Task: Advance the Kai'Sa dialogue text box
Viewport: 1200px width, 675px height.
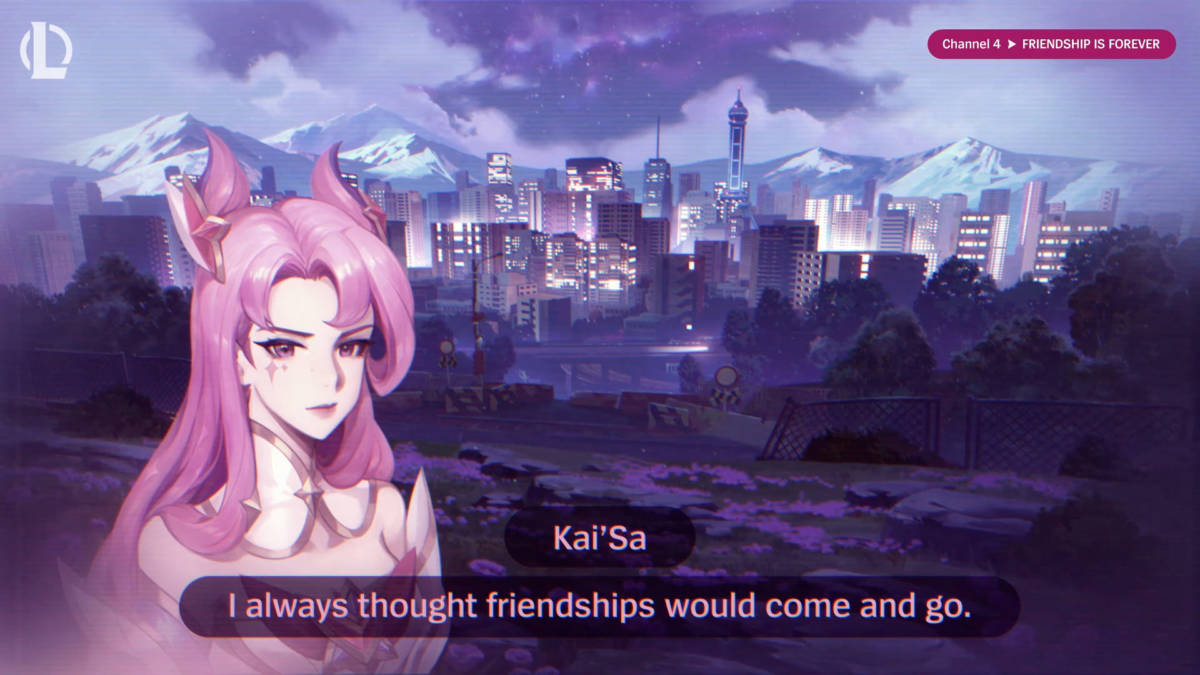Action: click(x=599, y=606)
